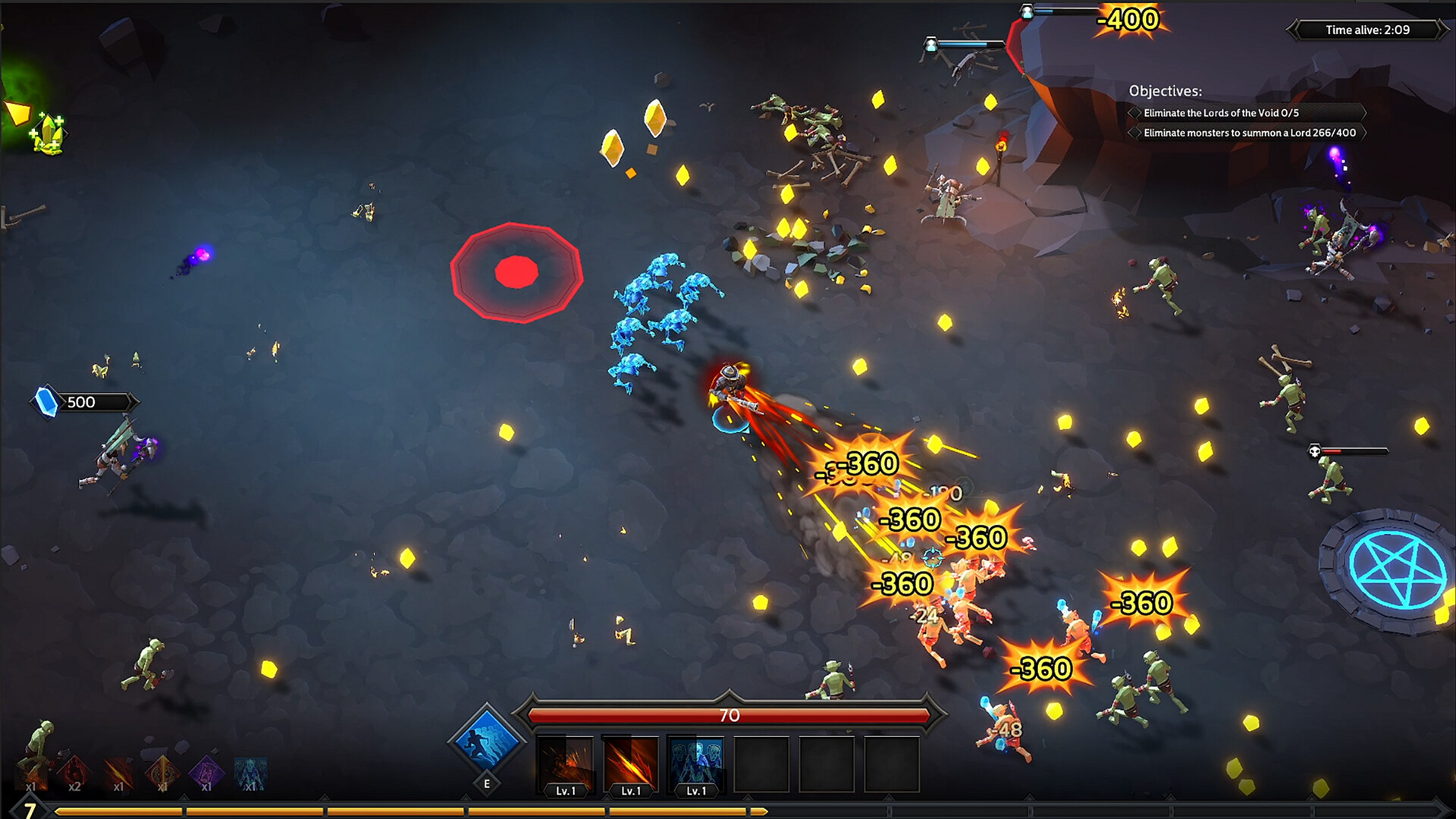Select the purple hourglass pickup icon with x1 count

(x=206, y=773)
